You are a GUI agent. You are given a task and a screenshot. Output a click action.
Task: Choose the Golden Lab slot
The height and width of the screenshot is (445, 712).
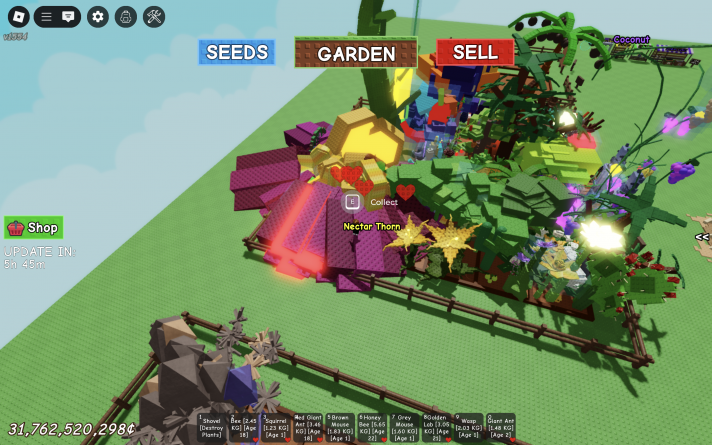436,427
